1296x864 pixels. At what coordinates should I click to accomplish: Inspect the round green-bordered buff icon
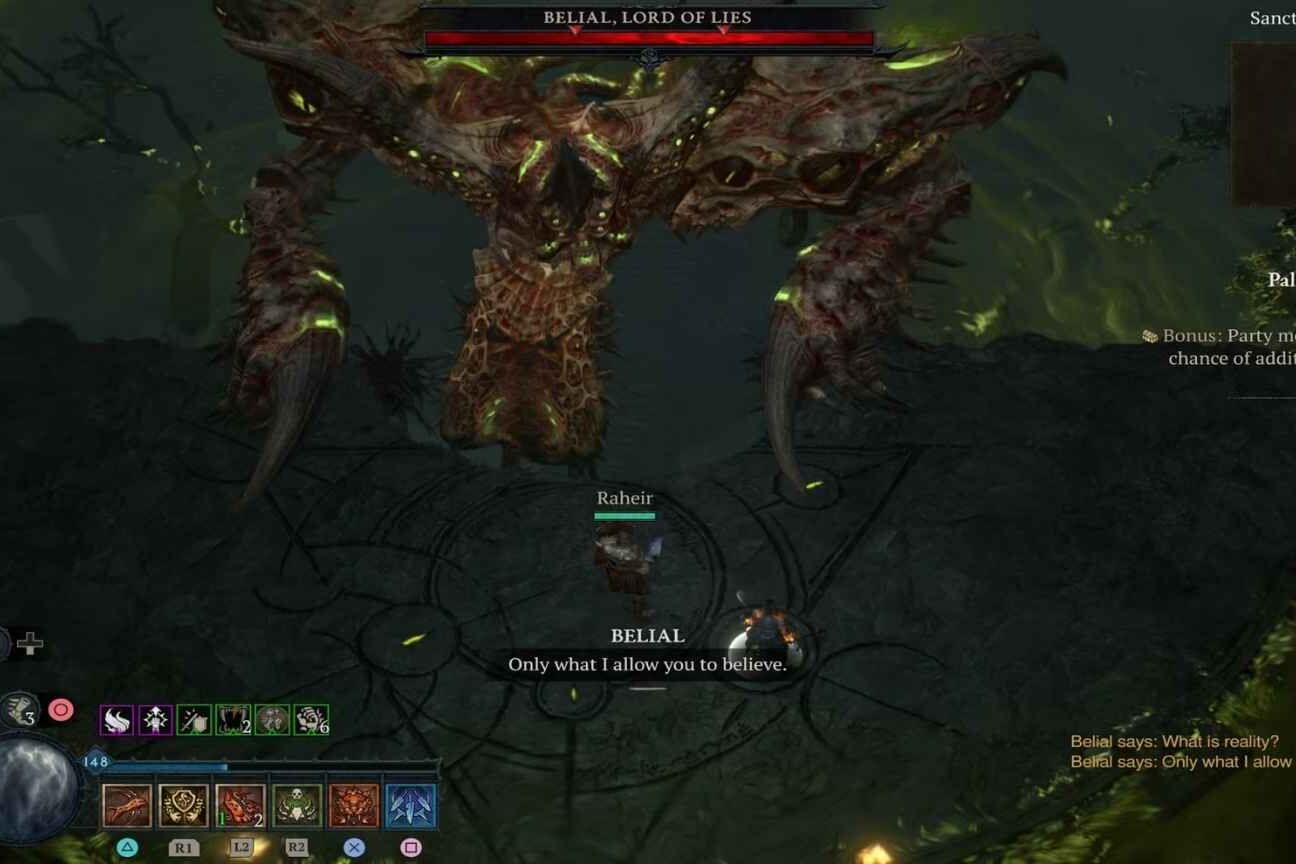tap(272, 720)
